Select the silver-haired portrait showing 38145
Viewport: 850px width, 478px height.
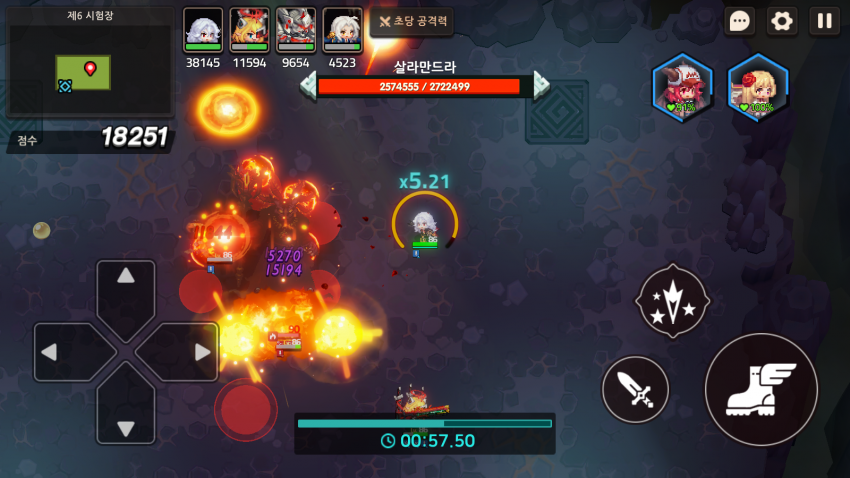coord(203,29)
